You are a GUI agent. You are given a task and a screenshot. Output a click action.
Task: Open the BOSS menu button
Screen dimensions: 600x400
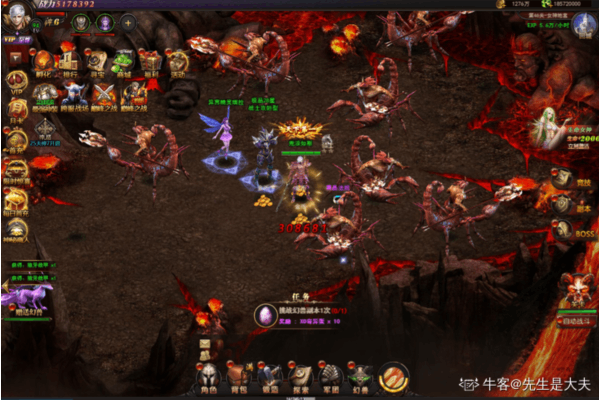tap(586, 232)
